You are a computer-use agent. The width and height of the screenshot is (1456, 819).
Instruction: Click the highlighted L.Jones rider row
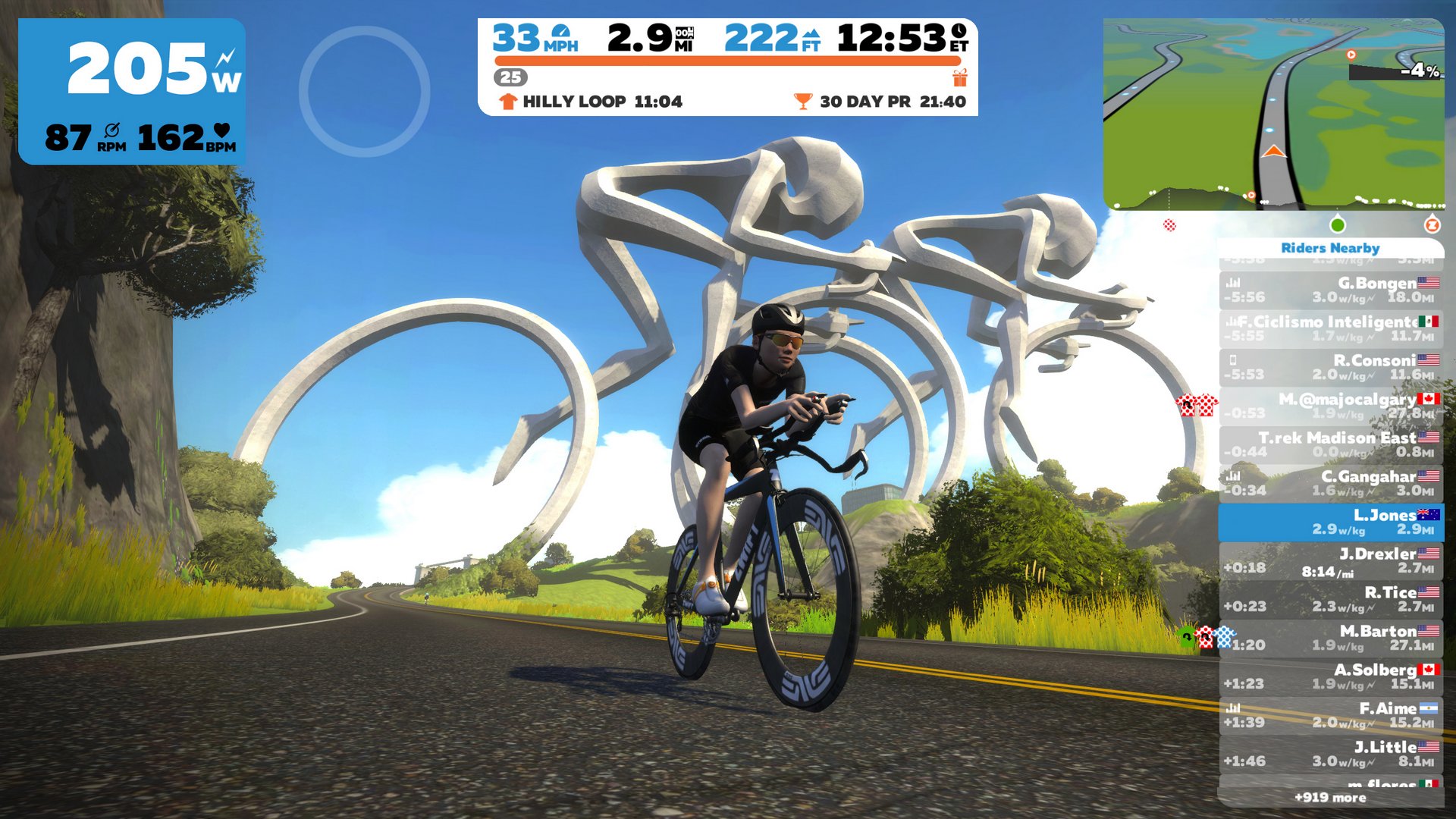coord(1331,522)
